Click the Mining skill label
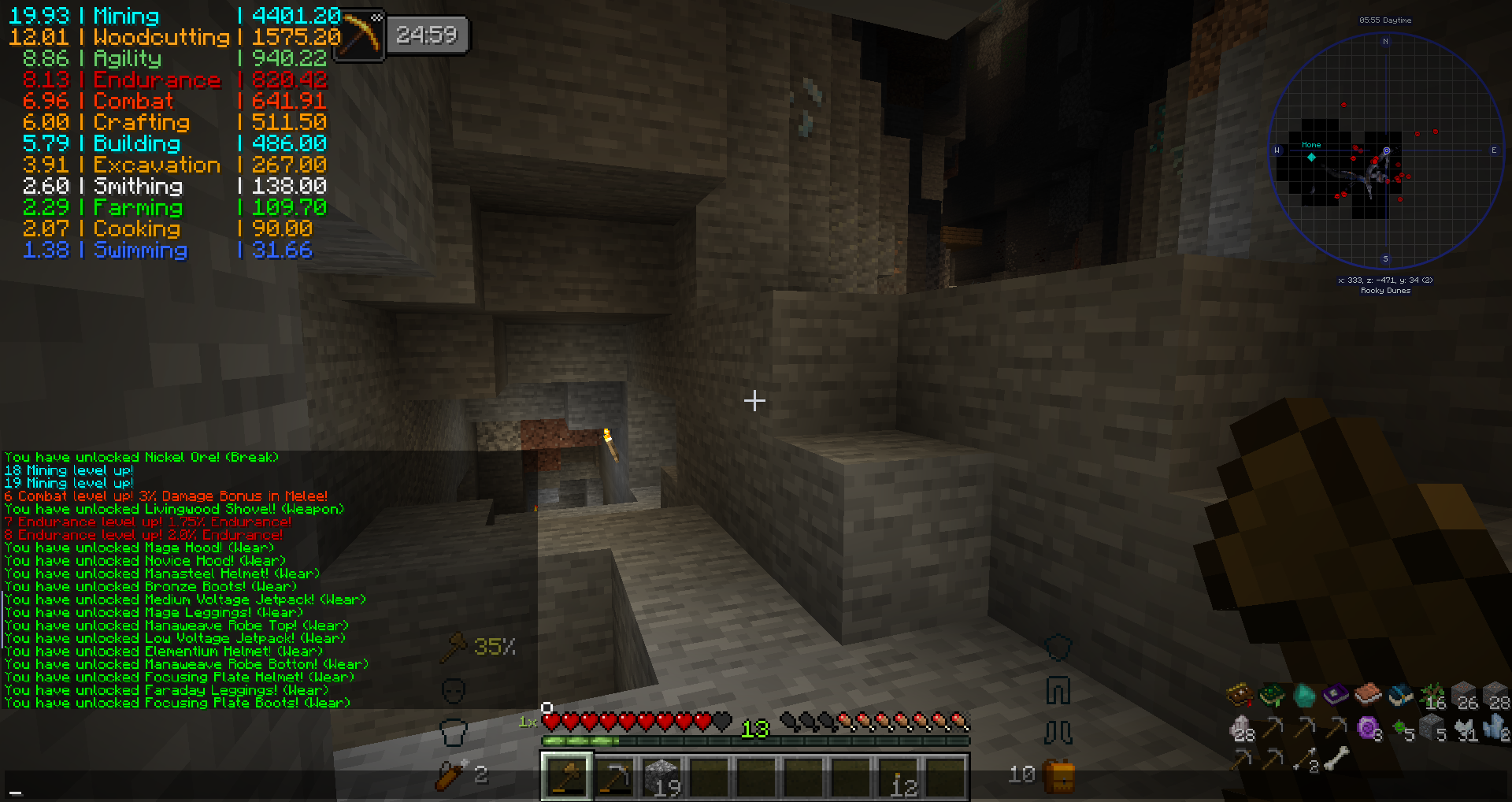1512x802 pixels. (124, 15)
